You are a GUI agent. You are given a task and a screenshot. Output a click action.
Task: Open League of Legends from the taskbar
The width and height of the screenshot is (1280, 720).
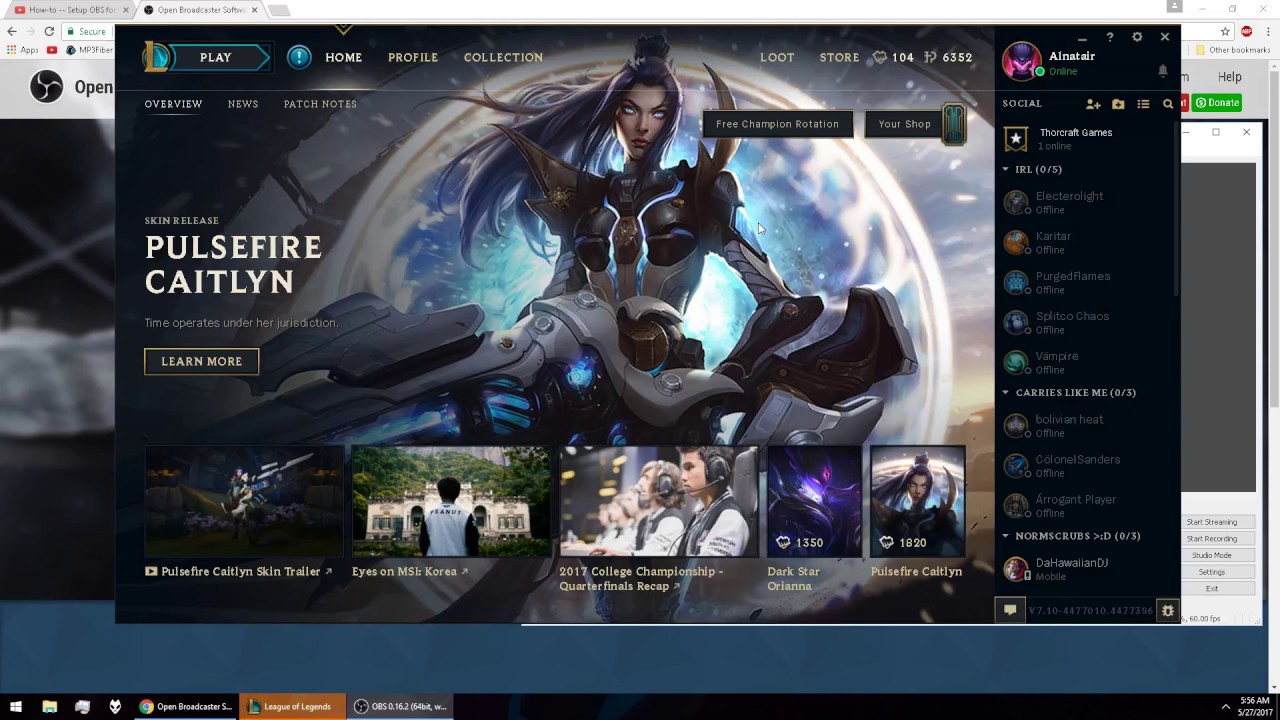click(290, 706)
